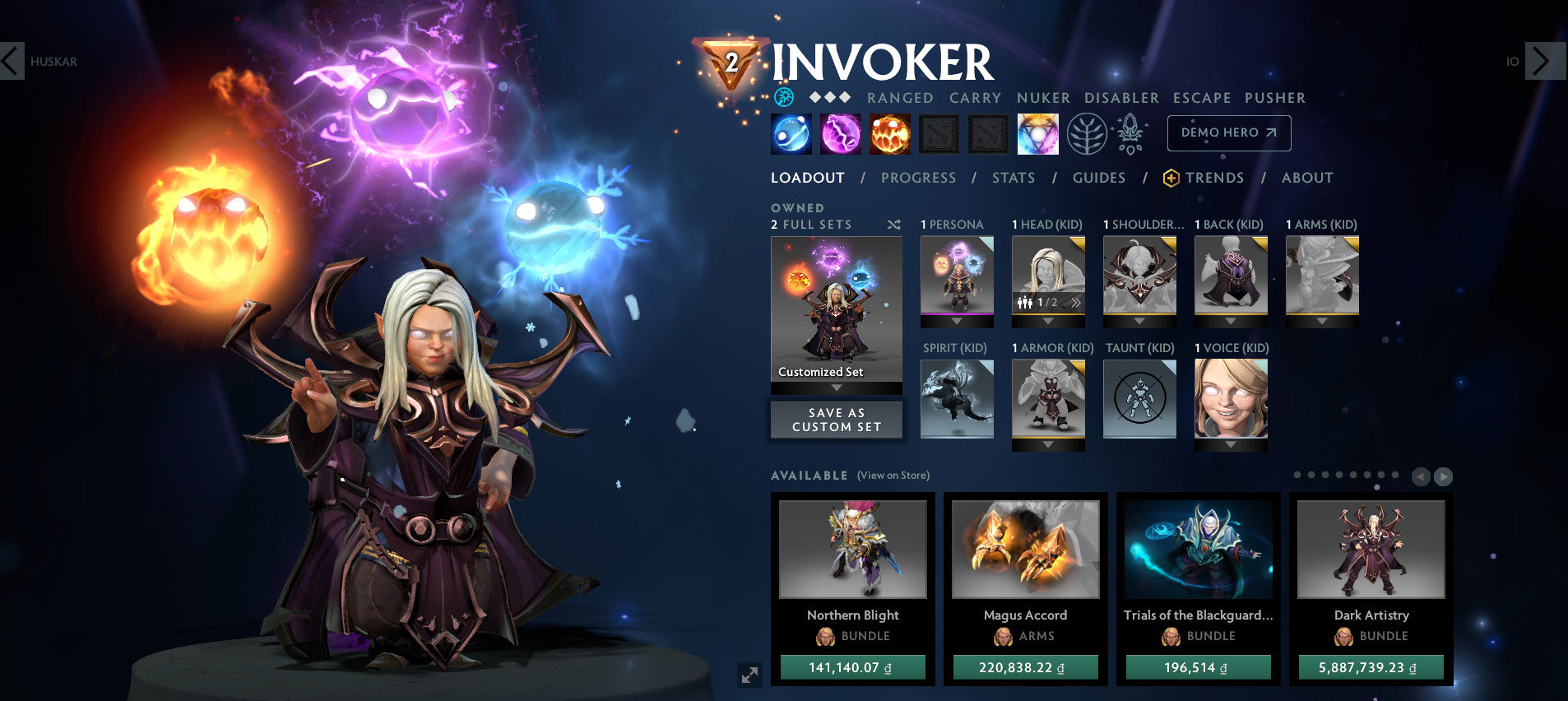Open the Aghanim's Shard upgrade icon
The image size is (1568, 701).
(1131, 133)
